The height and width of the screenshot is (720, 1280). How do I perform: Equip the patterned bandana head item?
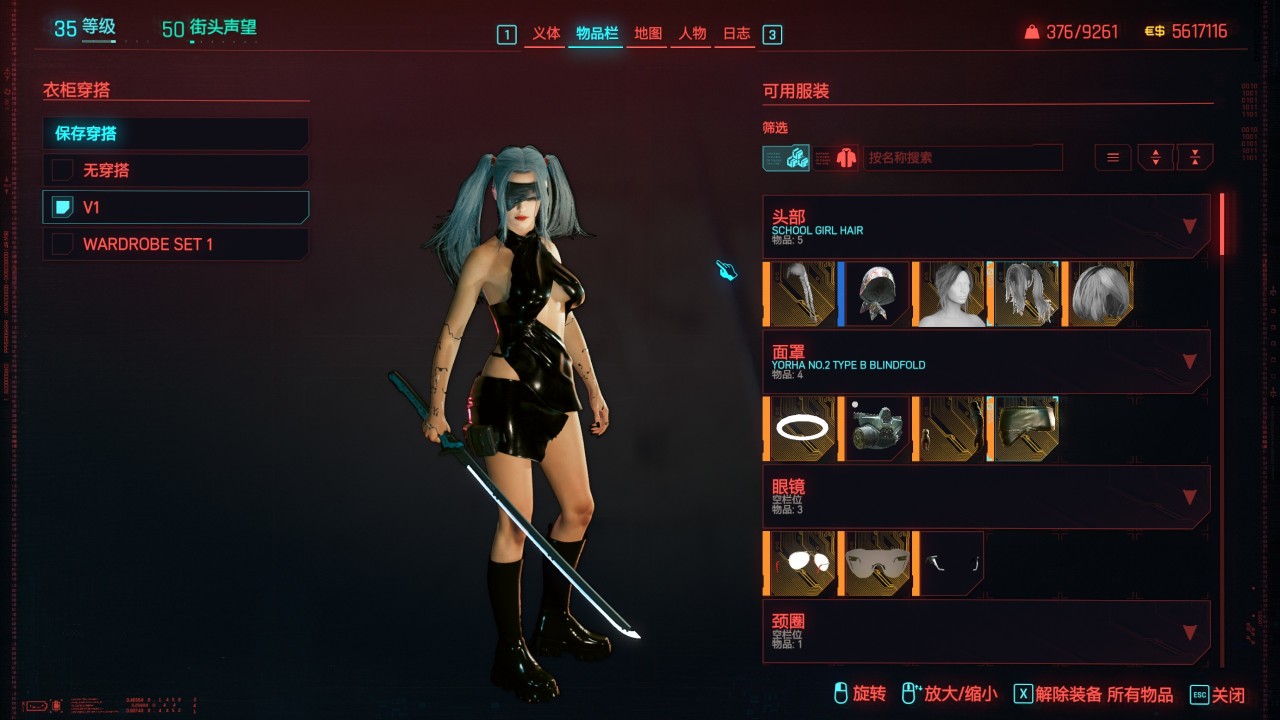pyautogui.click(x=876, y=294)
